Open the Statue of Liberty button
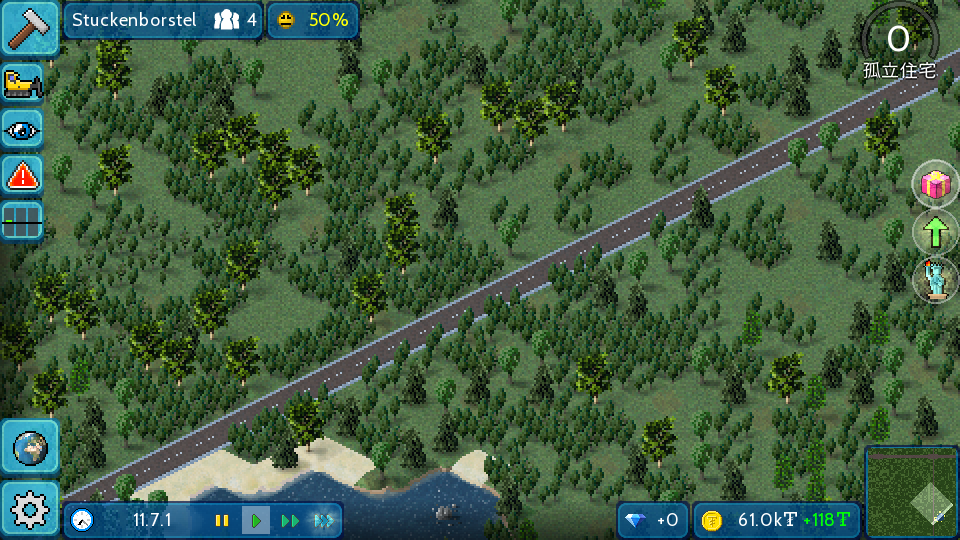 pos(935,280)
